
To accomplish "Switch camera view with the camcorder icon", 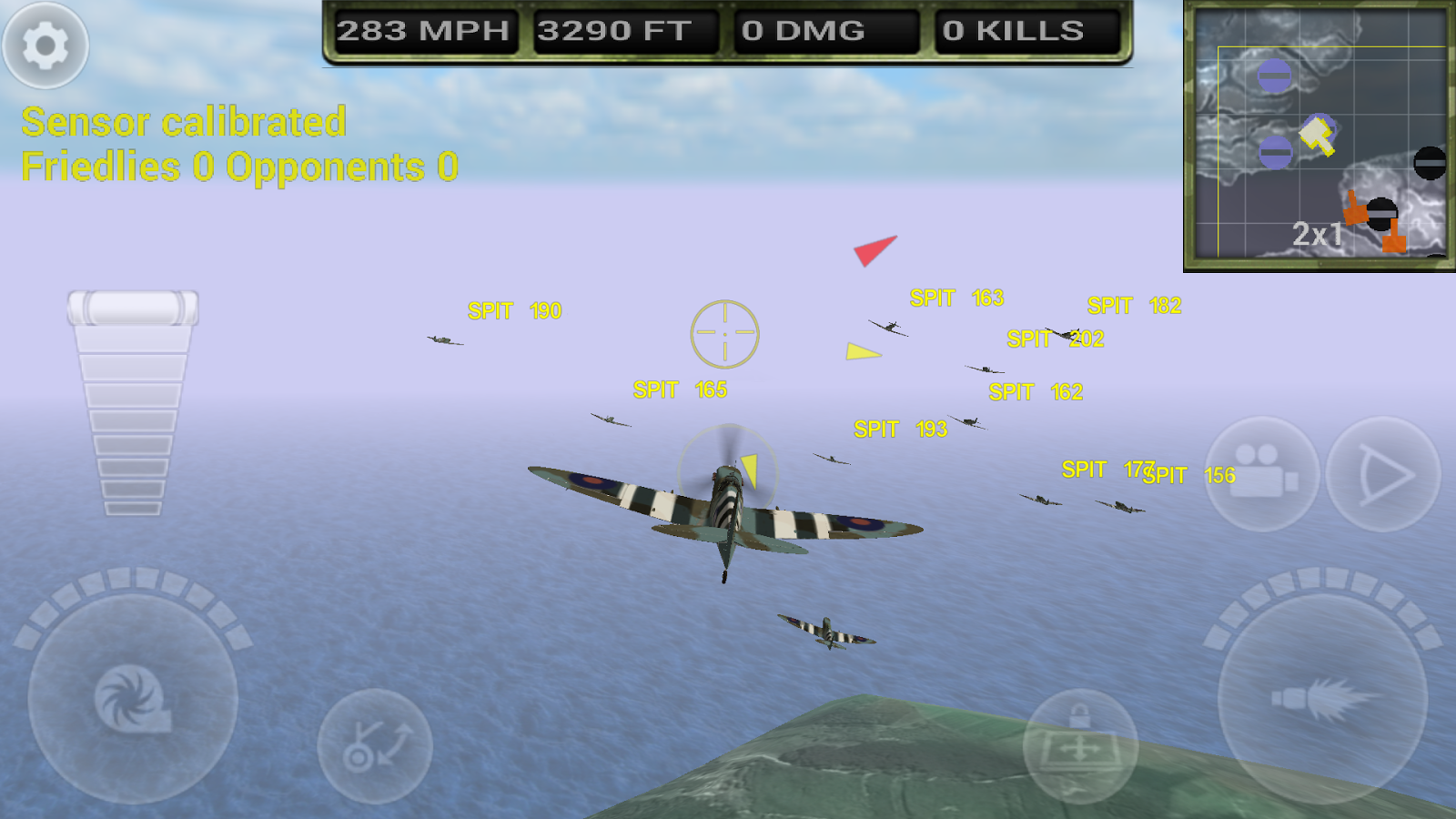I will coord(1262,473).
